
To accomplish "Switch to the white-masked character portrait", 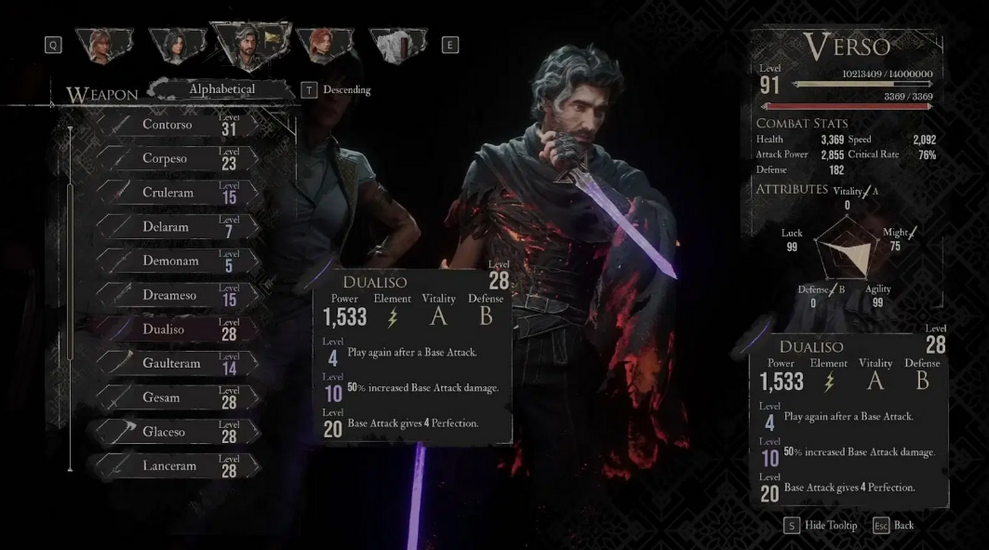I will pos(397,45).
